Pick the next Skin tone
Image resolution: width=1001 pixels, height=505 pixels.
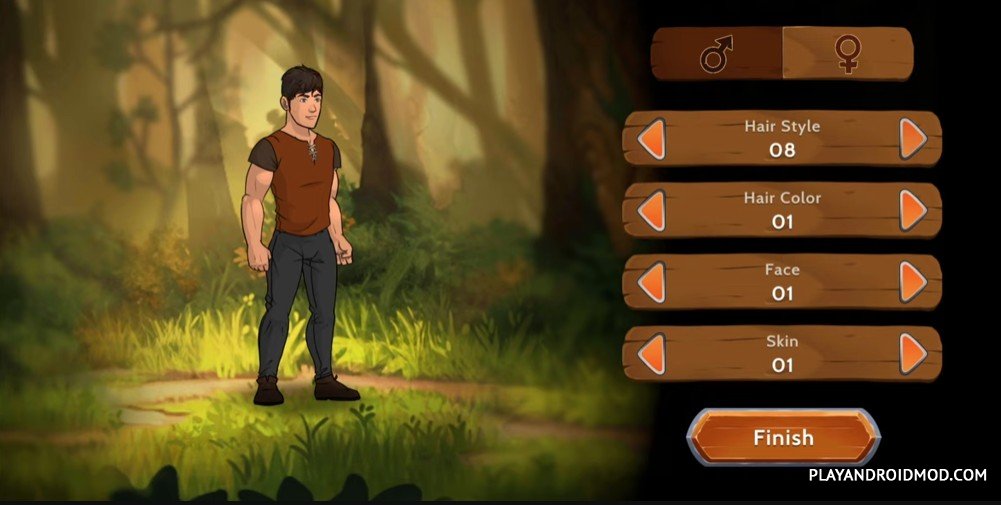[912, 354]
